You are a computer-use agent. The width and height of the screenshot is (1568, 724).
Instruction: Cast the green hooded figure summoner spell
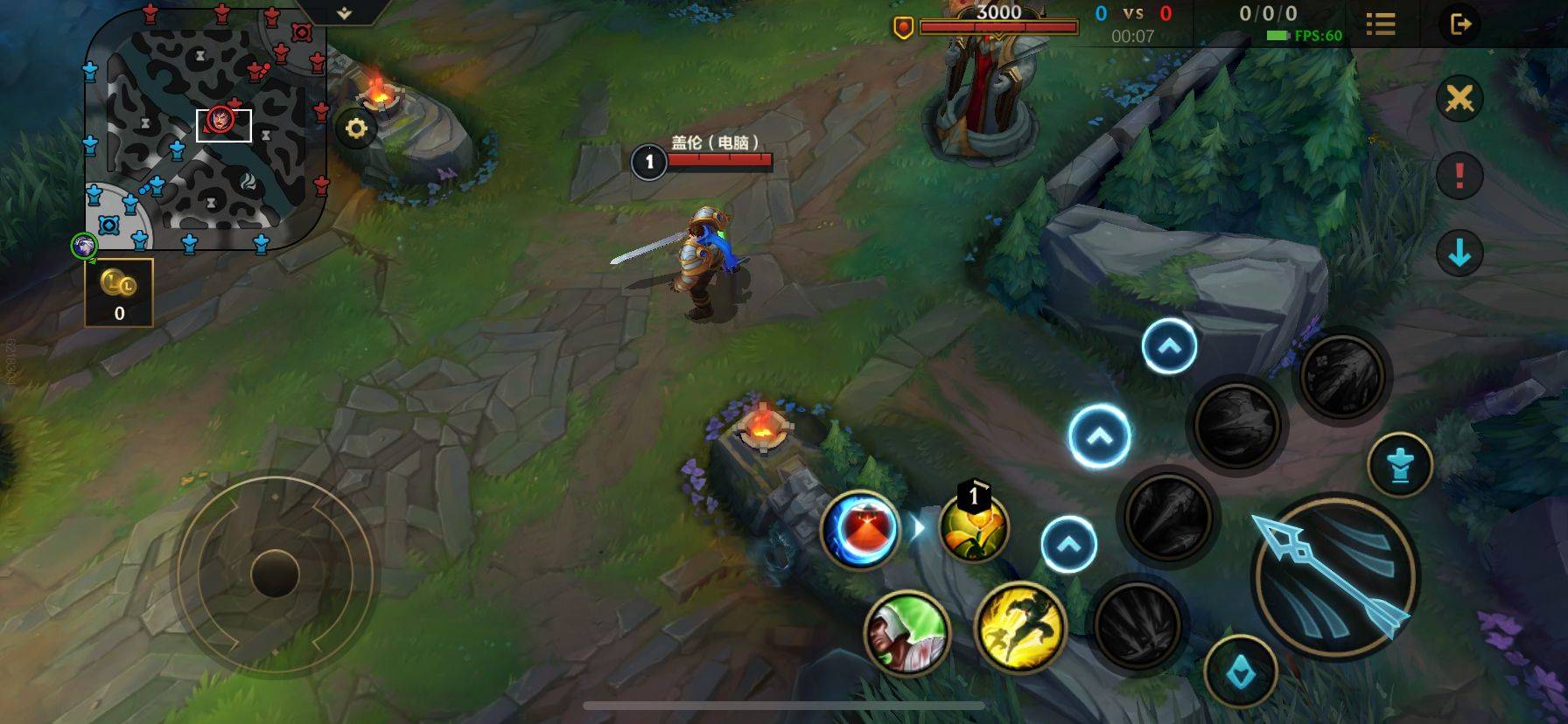tap(906, 632)
